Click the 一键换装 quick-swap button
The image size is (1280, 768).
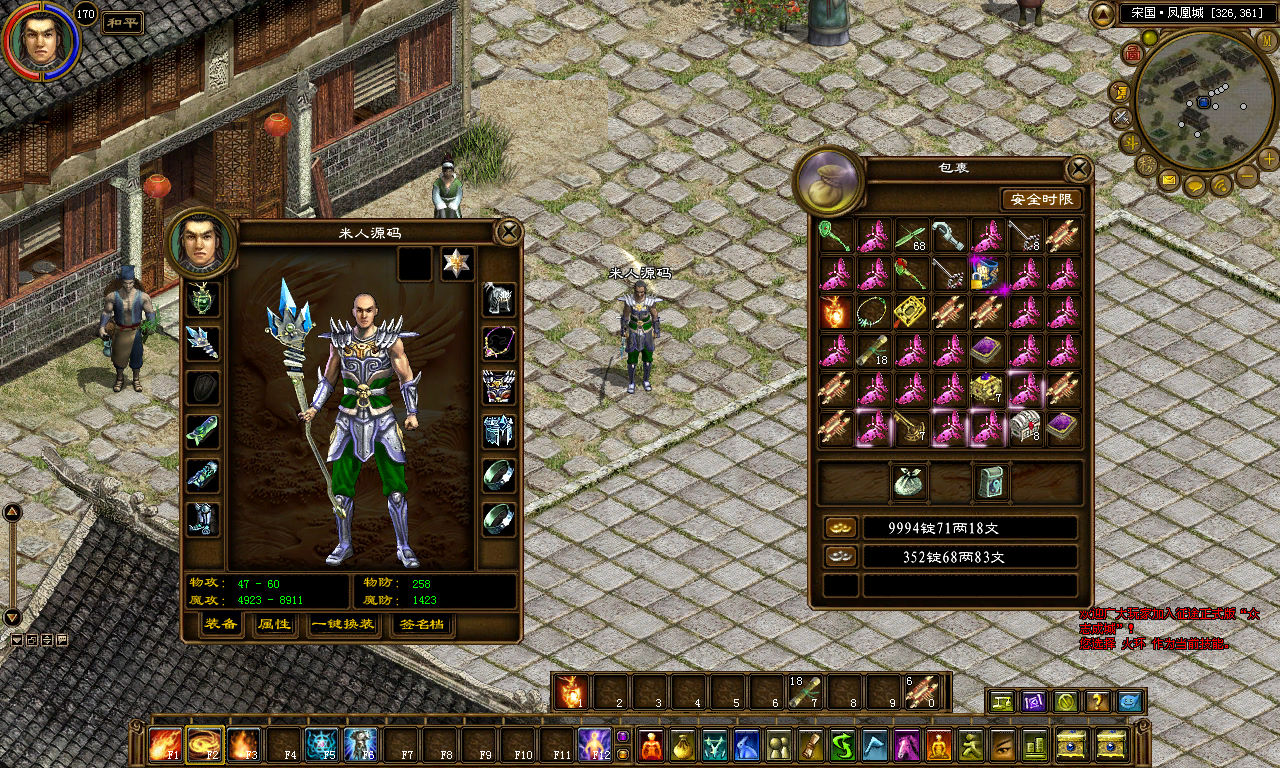coord(343,625)
